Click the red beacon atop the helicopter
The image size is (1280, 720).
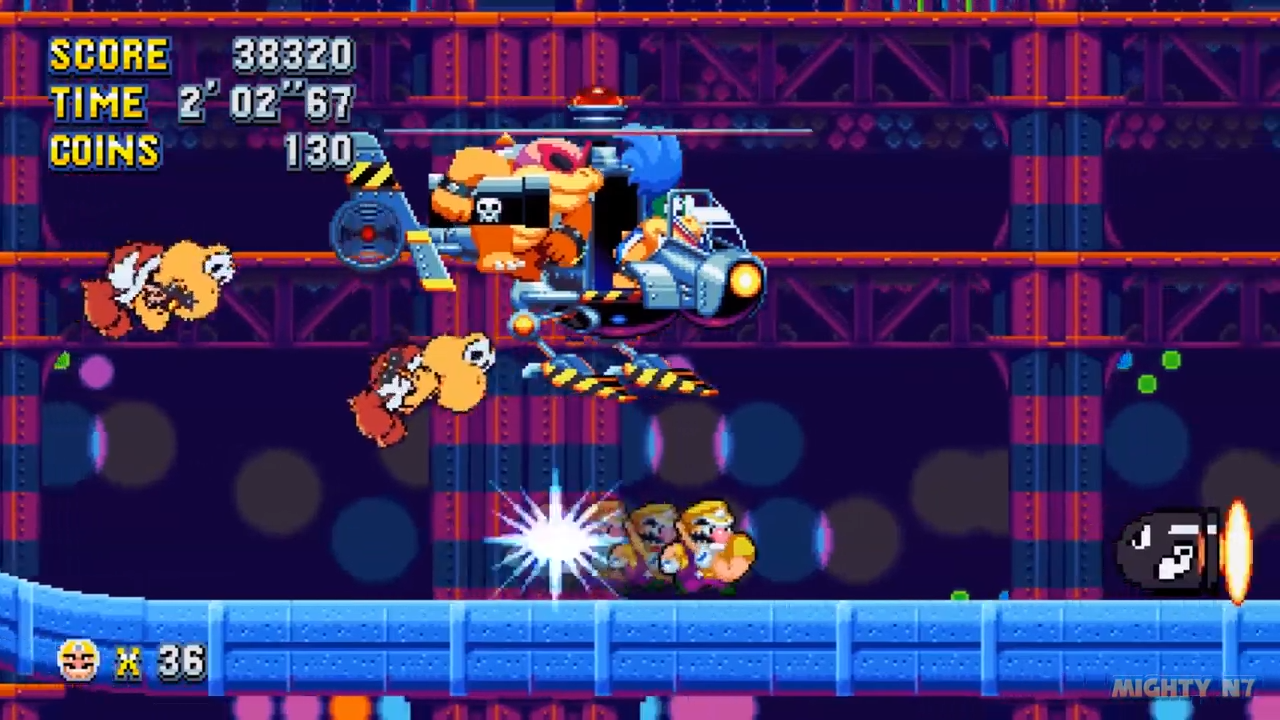pos(597,97)
